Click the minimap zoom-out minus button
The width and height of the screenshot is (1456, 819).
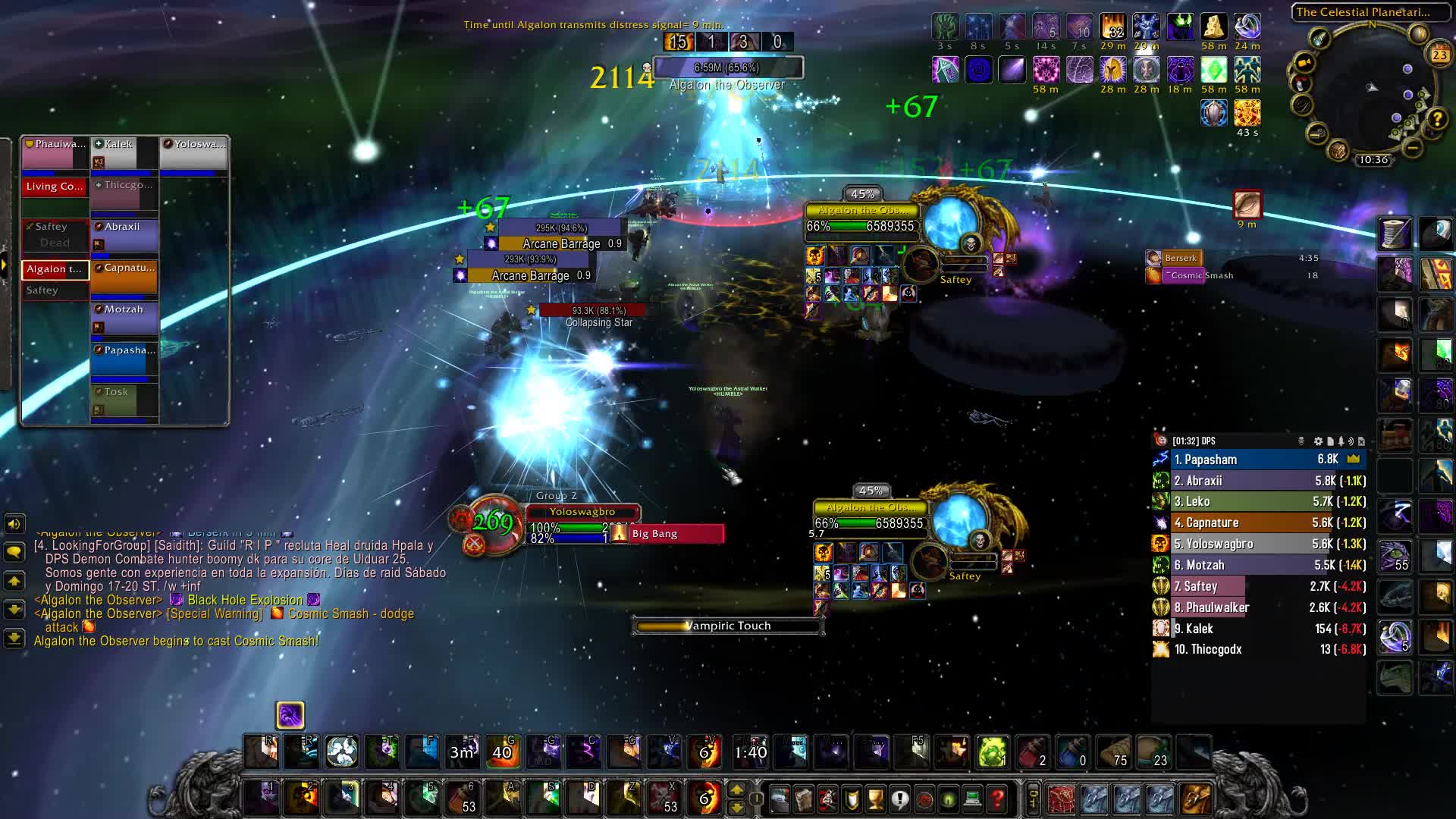pos(1412,147)
